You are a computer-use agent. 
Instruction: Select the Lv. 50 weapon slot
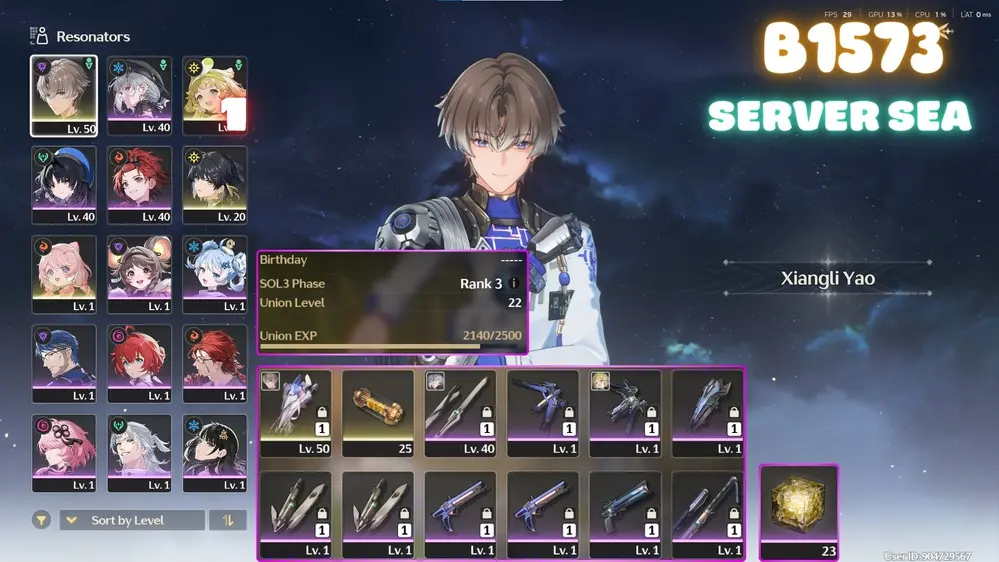point(296,412)
